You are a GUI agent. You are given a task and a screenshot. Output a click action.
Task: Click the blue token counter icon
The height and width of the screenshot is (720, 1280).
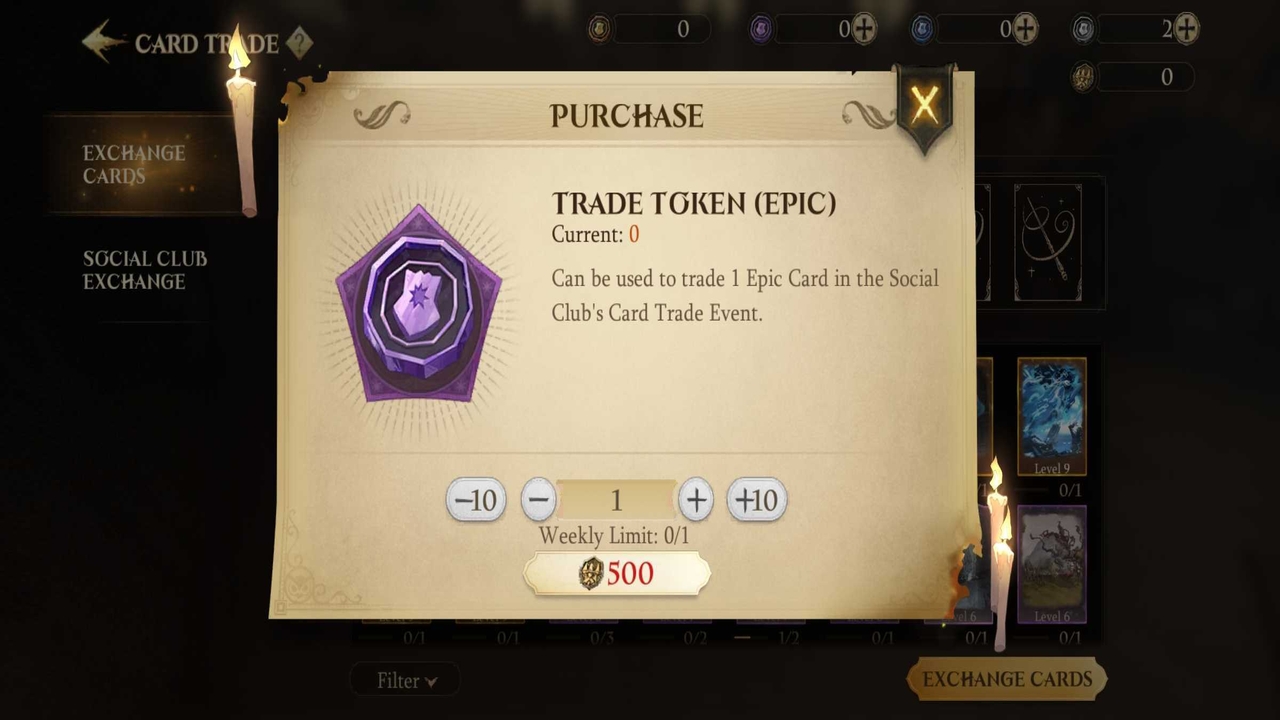921,28
